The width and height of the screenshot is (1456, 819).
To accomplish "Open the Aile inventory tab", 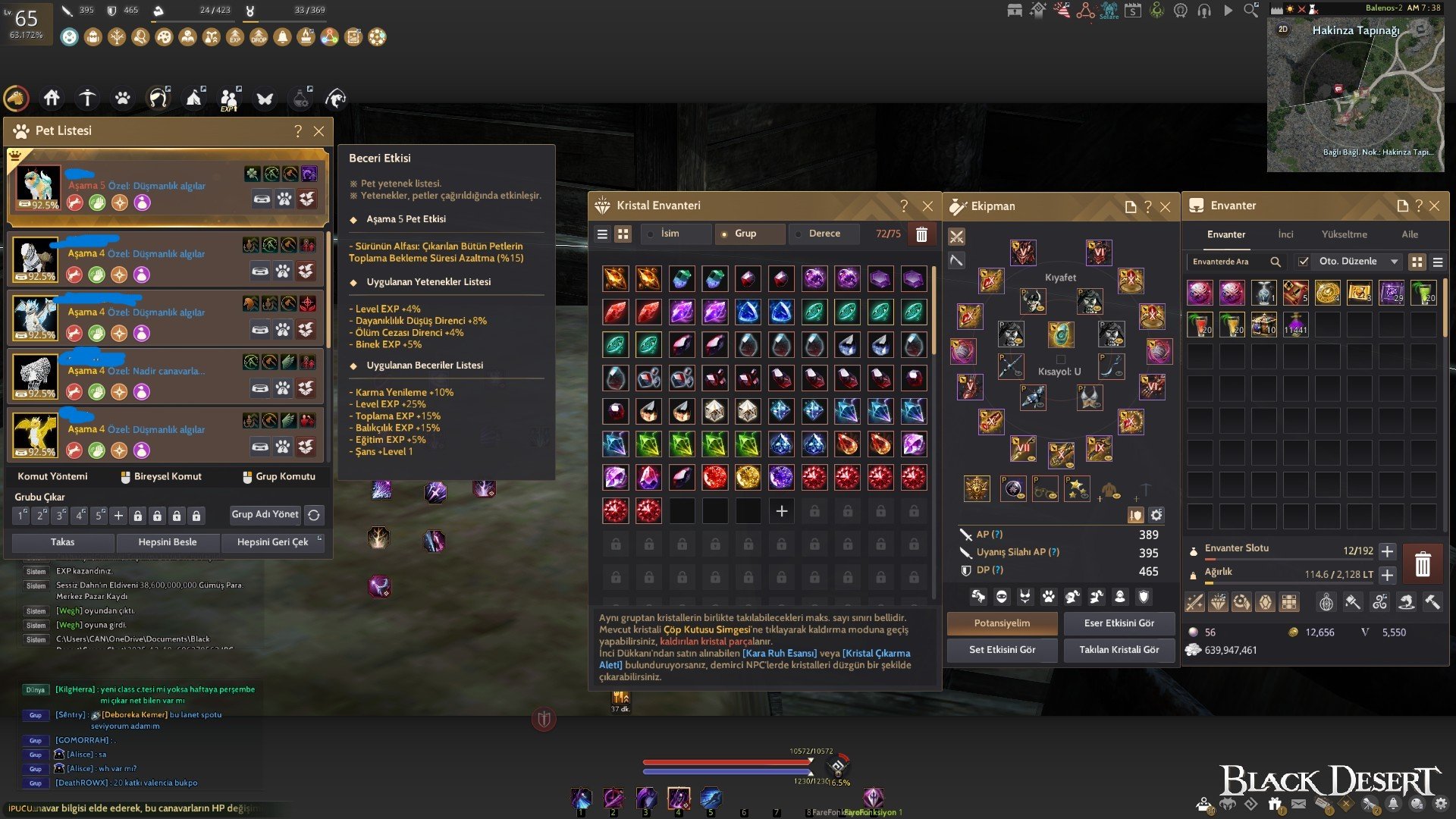I will 1410,234.
